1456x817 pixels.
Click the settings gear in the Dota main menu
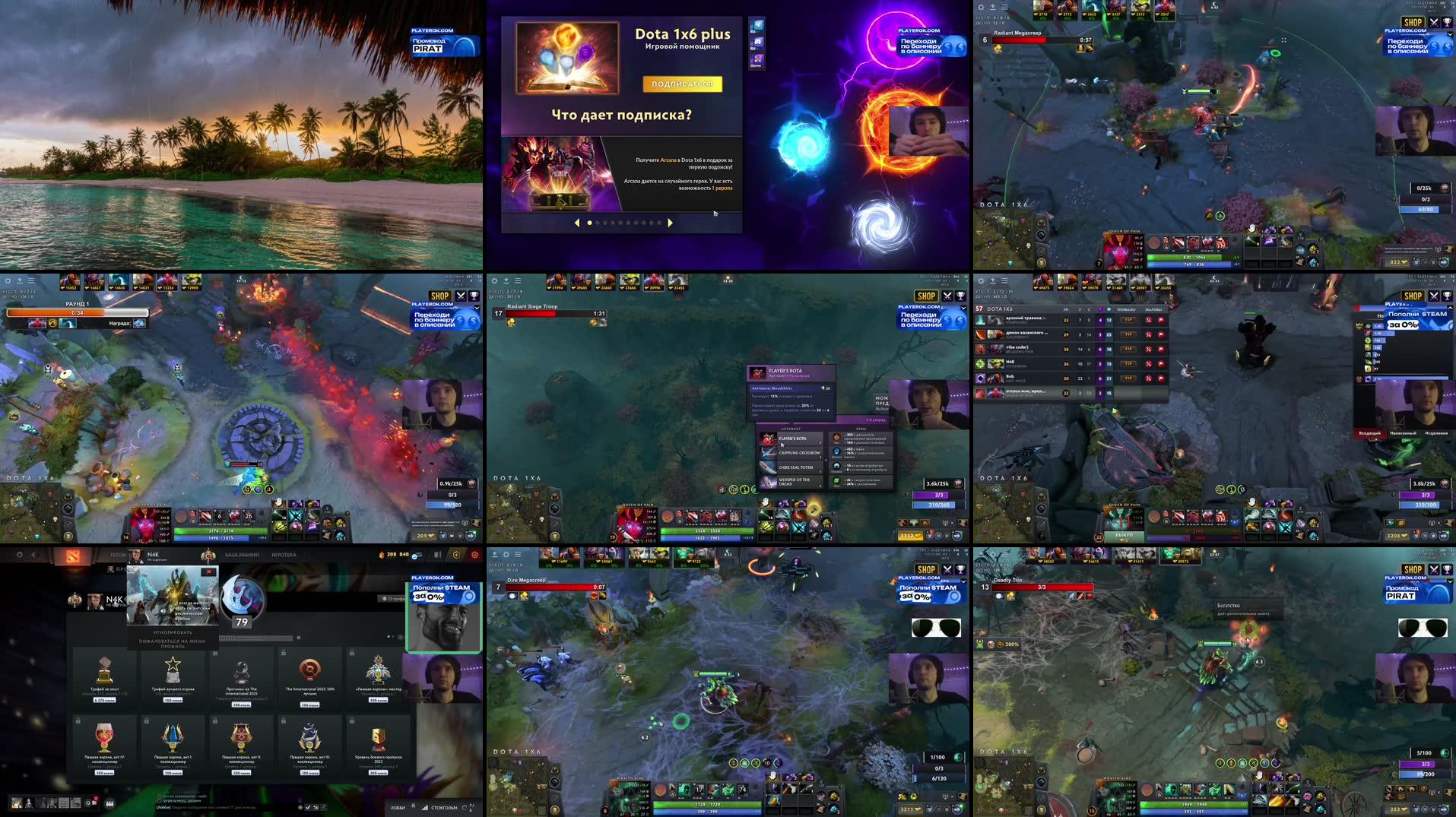click(x=20, y=555)
